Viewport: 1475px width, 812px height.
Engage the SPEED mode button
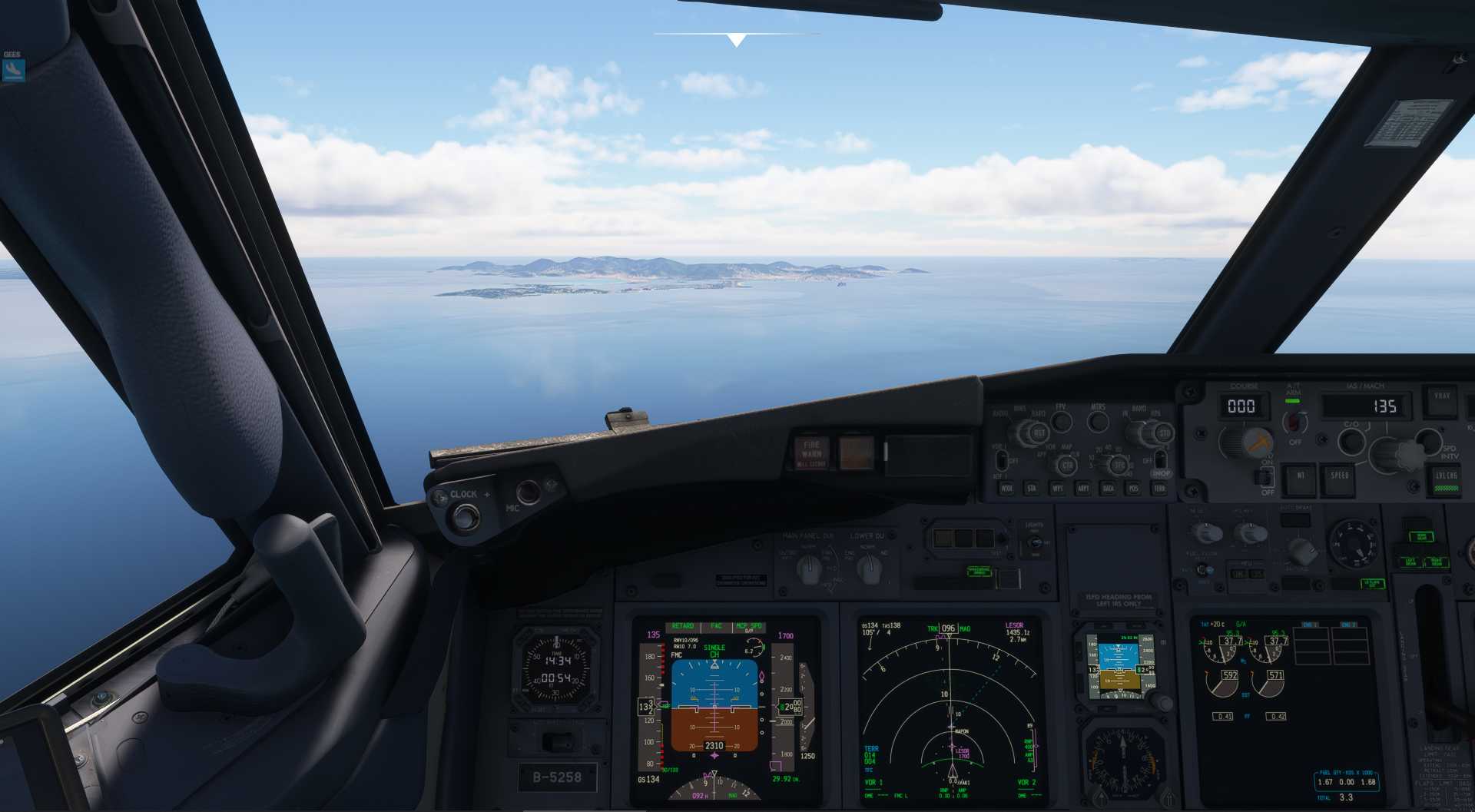click(1339, 476)
